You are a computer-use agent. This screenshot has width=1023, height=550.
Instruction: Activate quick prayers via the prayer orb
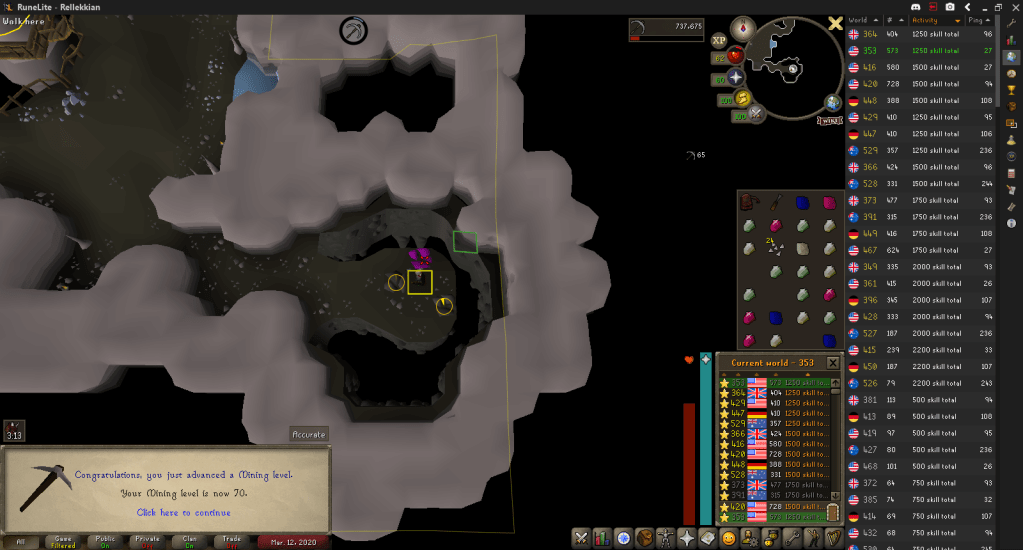click(x=736, y=77)
